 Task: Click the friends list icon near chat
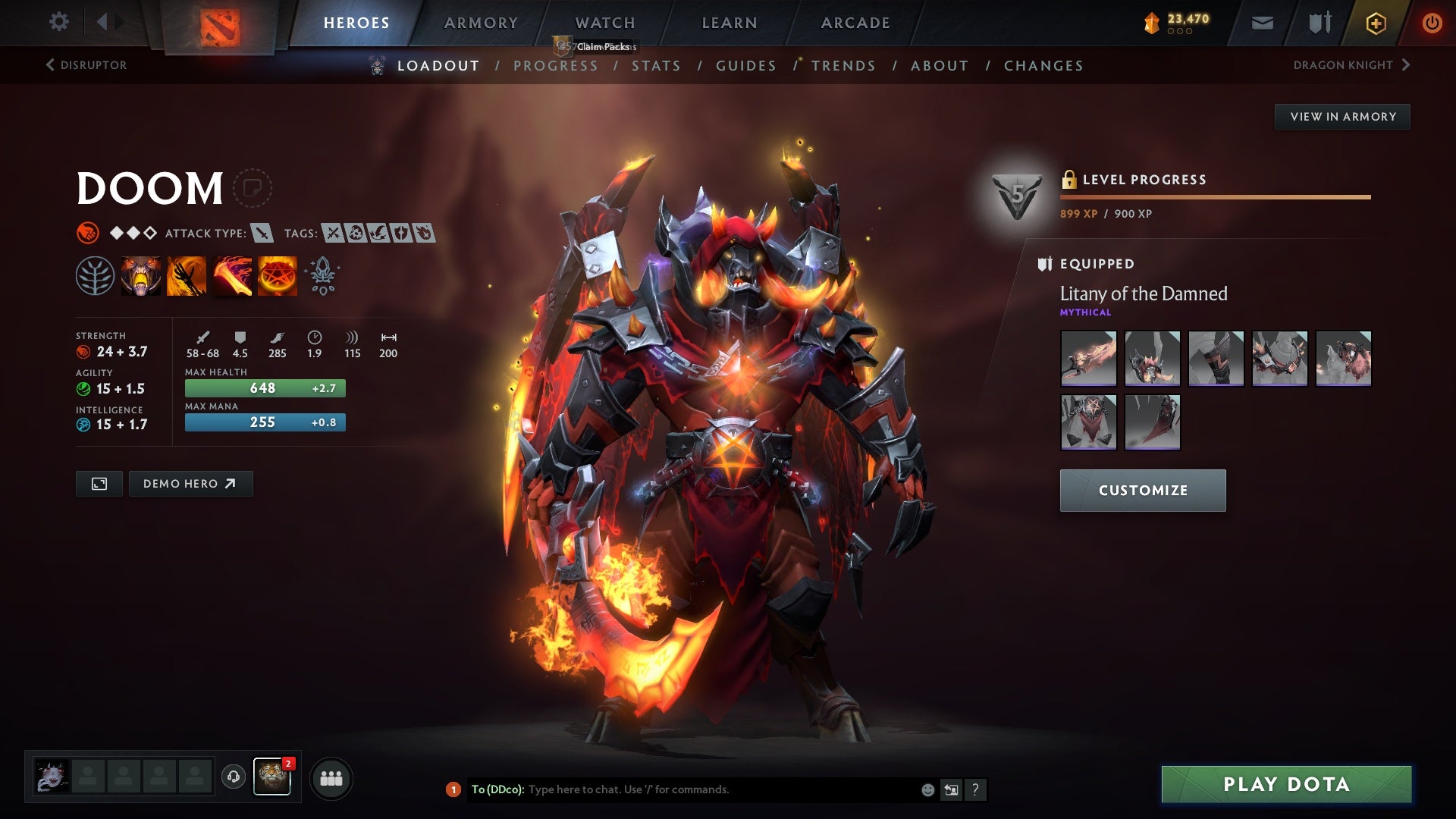point(331,777)
